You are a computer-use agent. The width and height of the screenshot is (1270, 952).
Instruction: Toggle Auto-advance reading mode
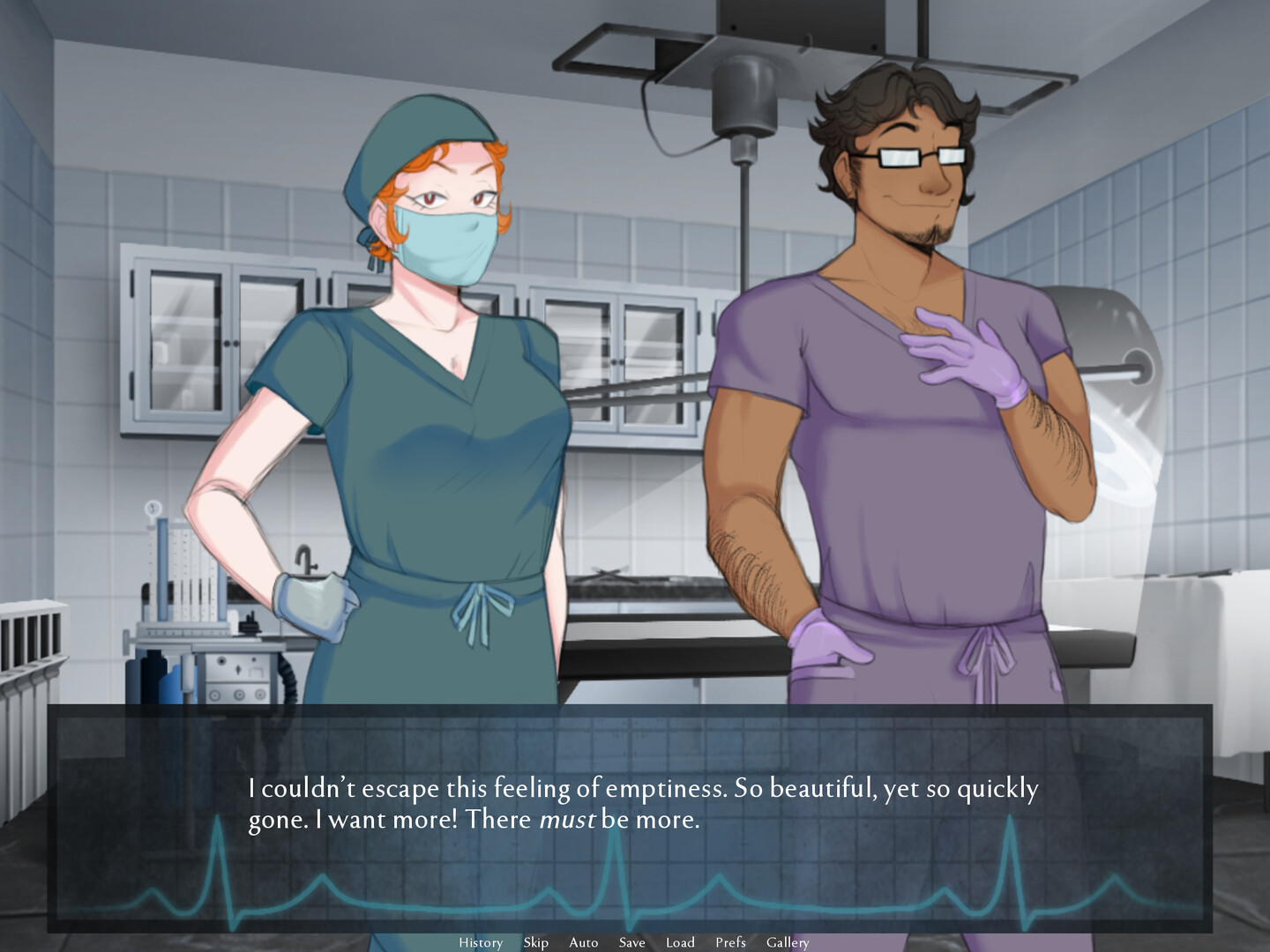point(584,942)
